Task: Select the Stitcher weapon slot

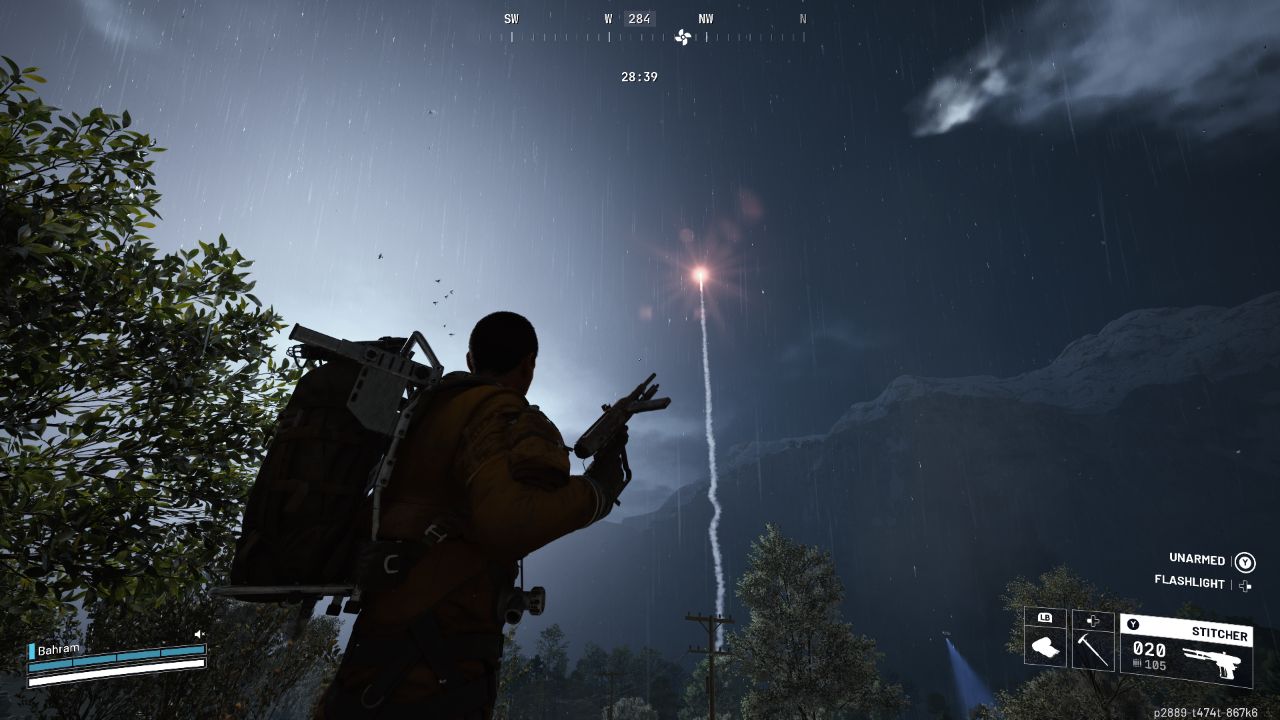Action: [1186, 650]
